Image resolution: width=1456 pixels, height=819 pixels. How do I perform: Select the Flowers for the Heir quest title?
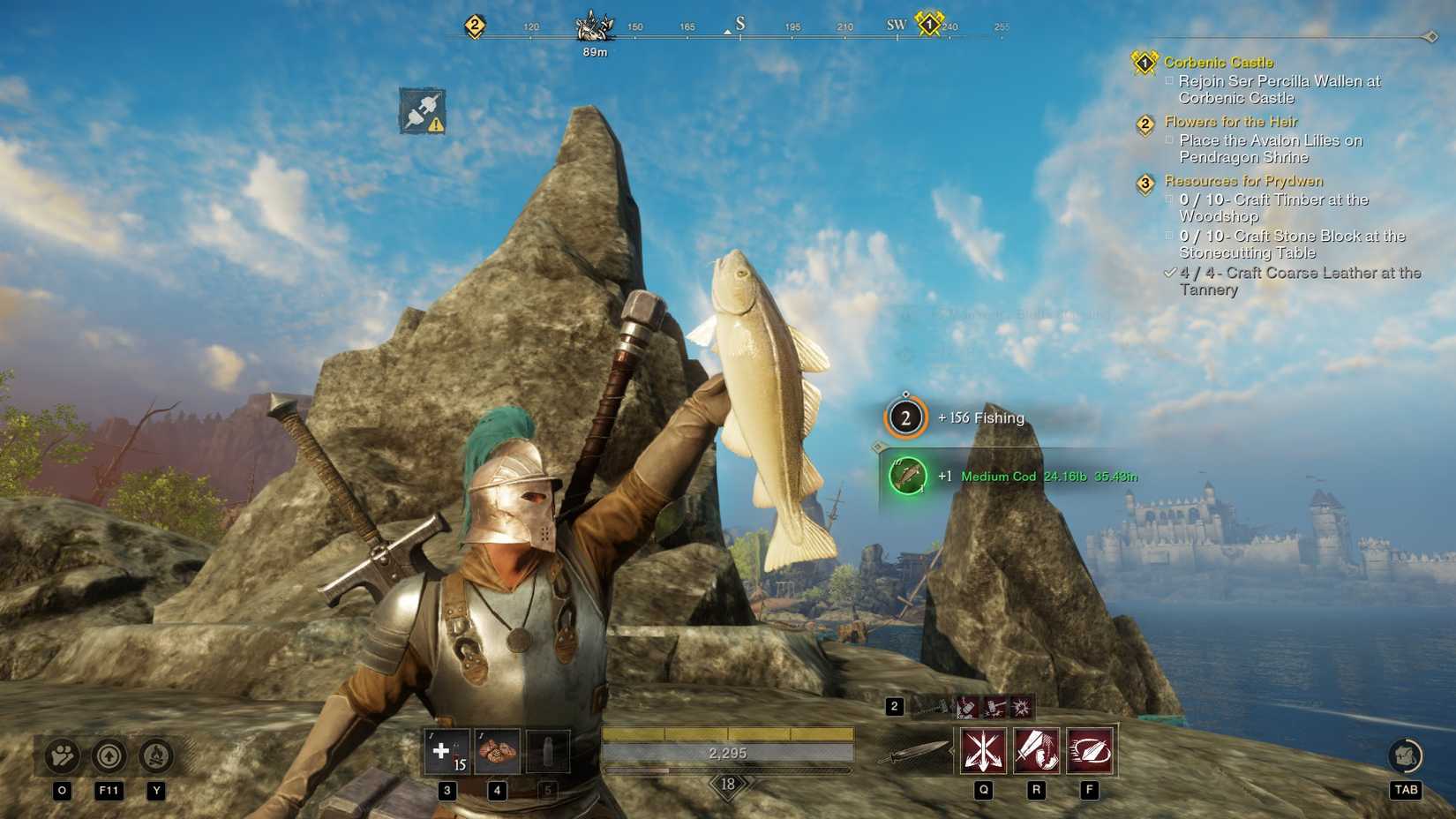point(1230,122)
